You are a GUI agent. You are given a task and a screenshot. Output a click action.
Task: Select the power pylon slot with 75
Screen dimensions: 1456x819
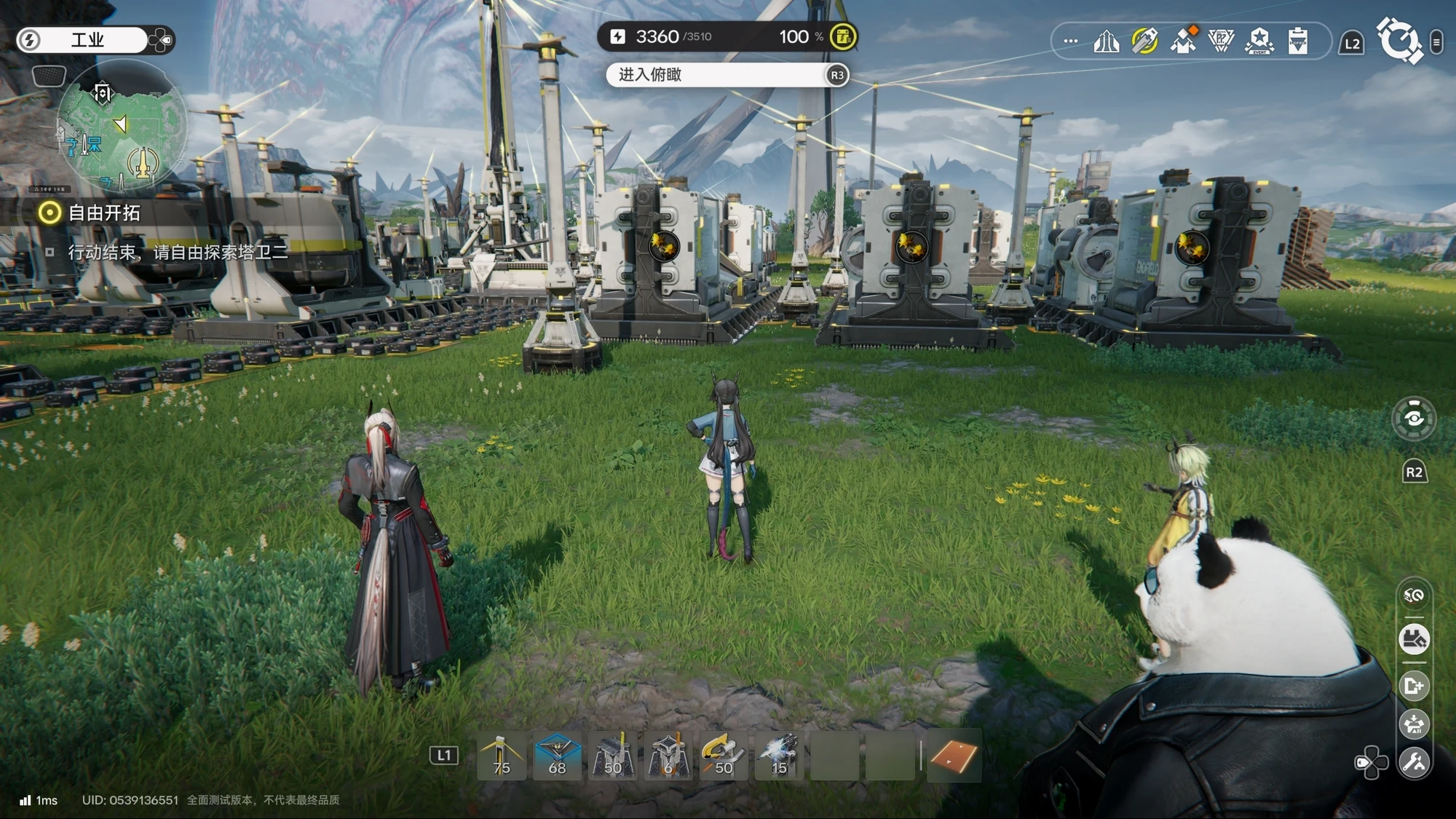(x=501, y=756)
